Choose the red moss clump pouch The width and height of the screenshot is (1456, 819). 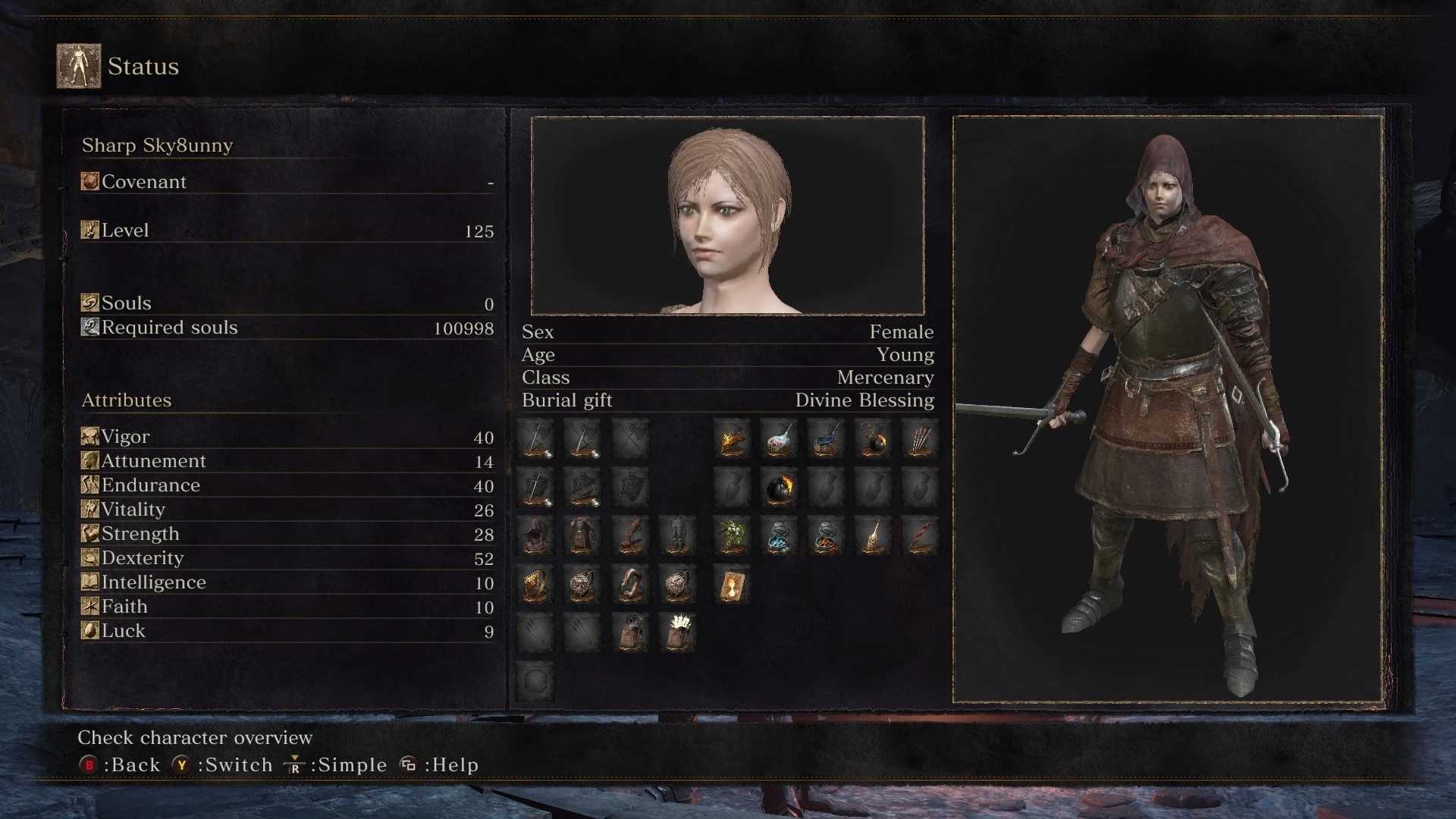point(826,536)
